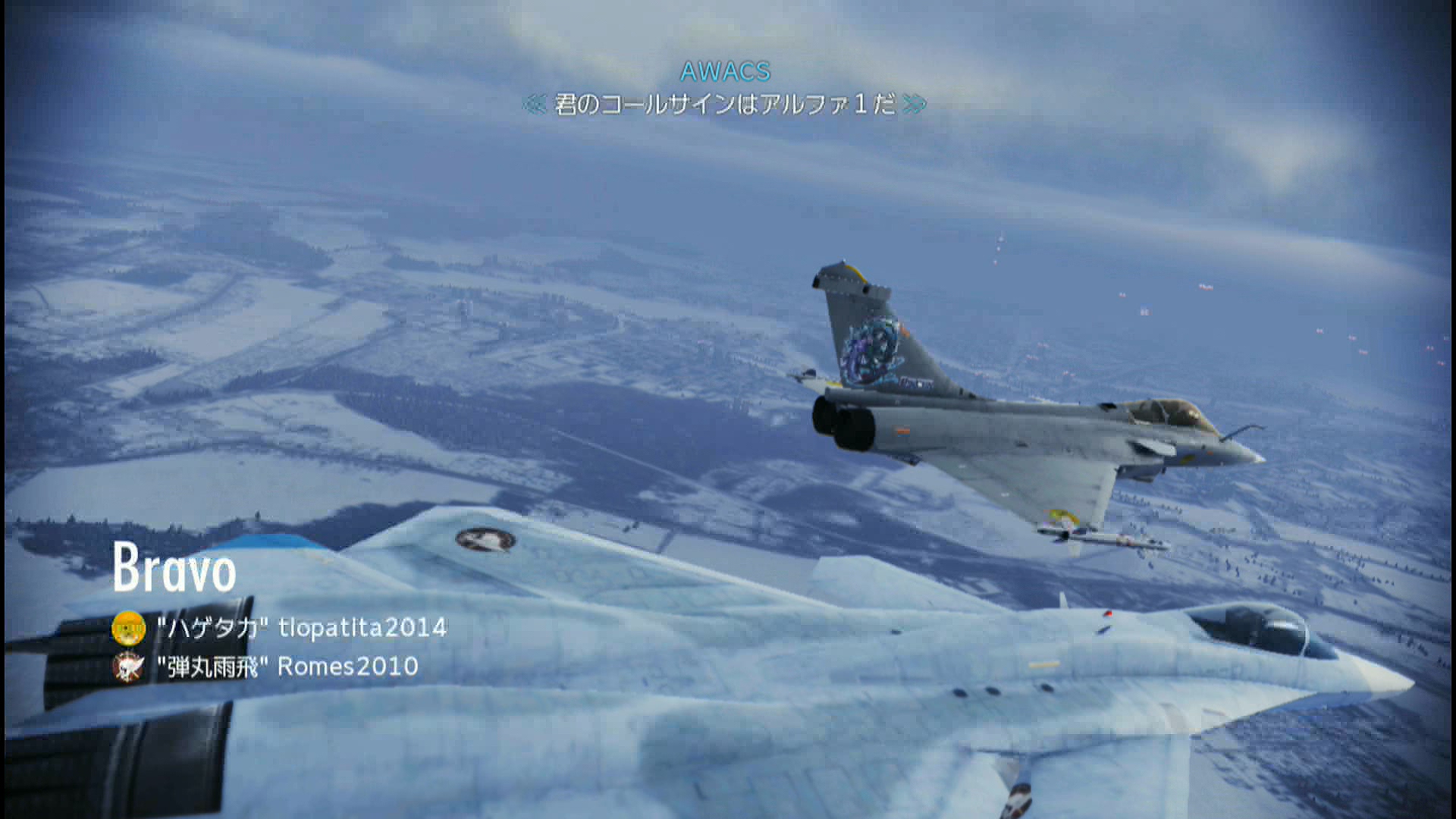Click the gold emblem beside tlopatita2014
The image size is (1456, 819).
[128, 628]
